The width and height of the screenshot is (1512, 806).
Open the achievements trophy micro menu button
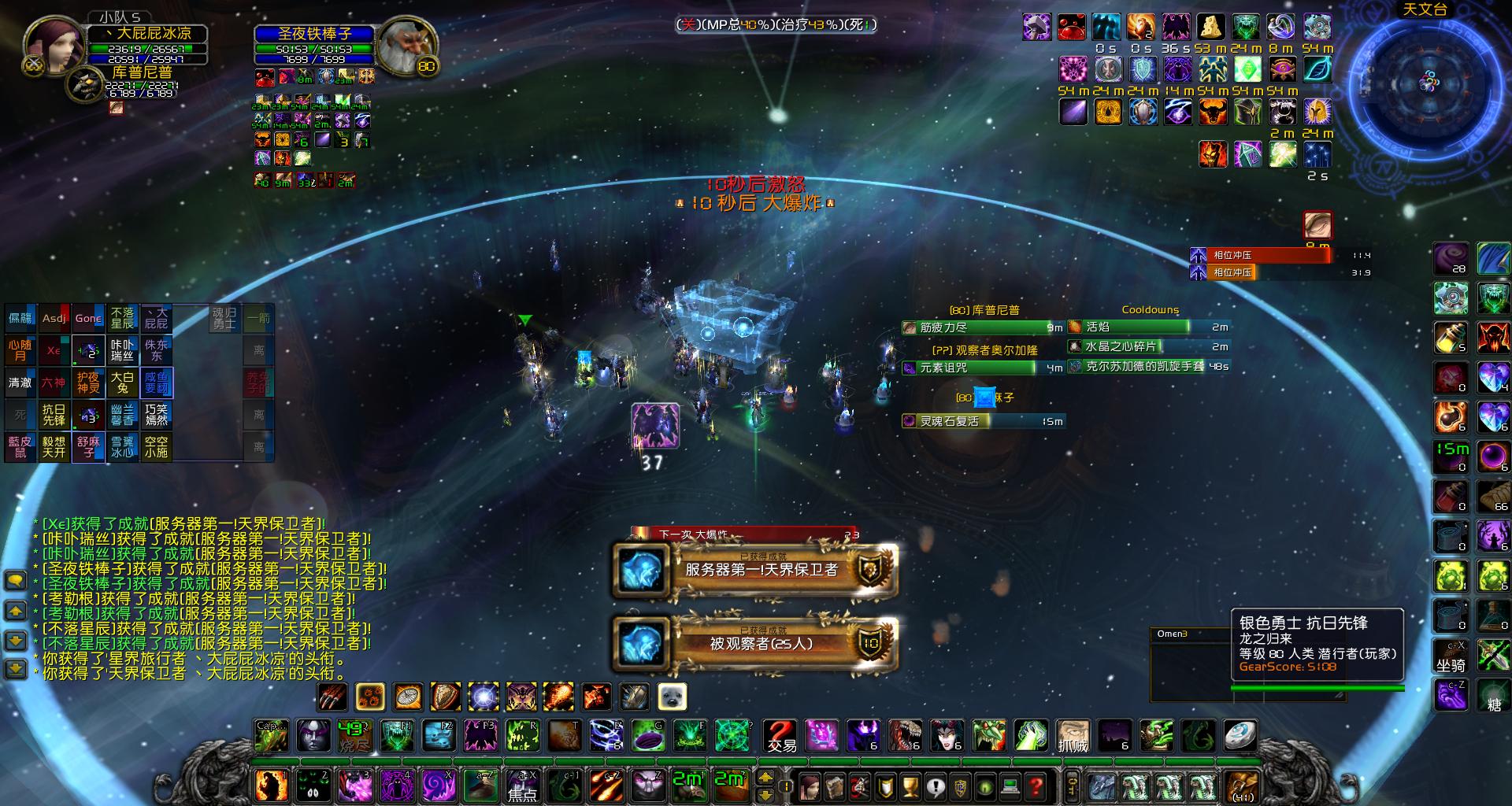point(911,786)
